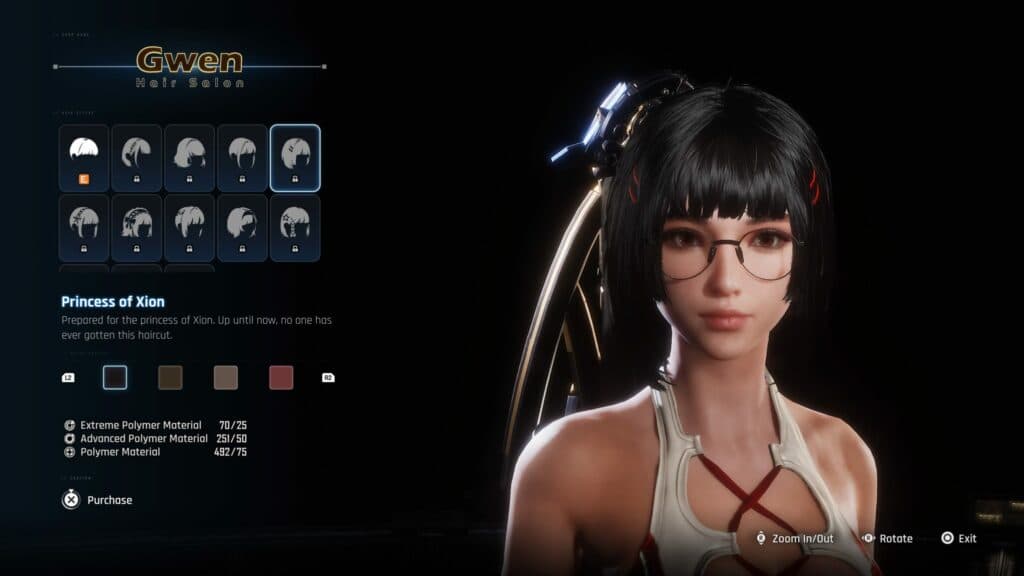Apply the red hair color swatch
The image size is (1024, 576).
coord(281,377)
